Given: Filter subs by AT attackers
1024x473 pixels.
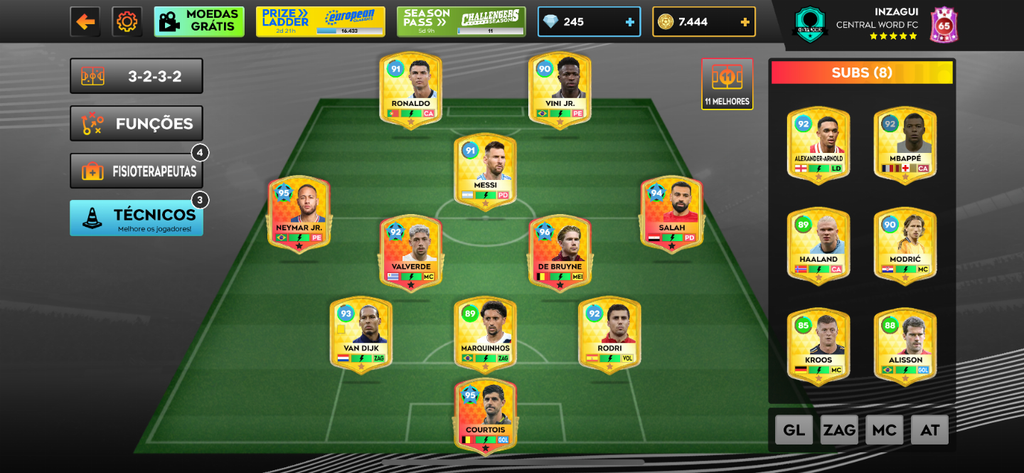Looking at the screenshot, I should tap(929, 430).
